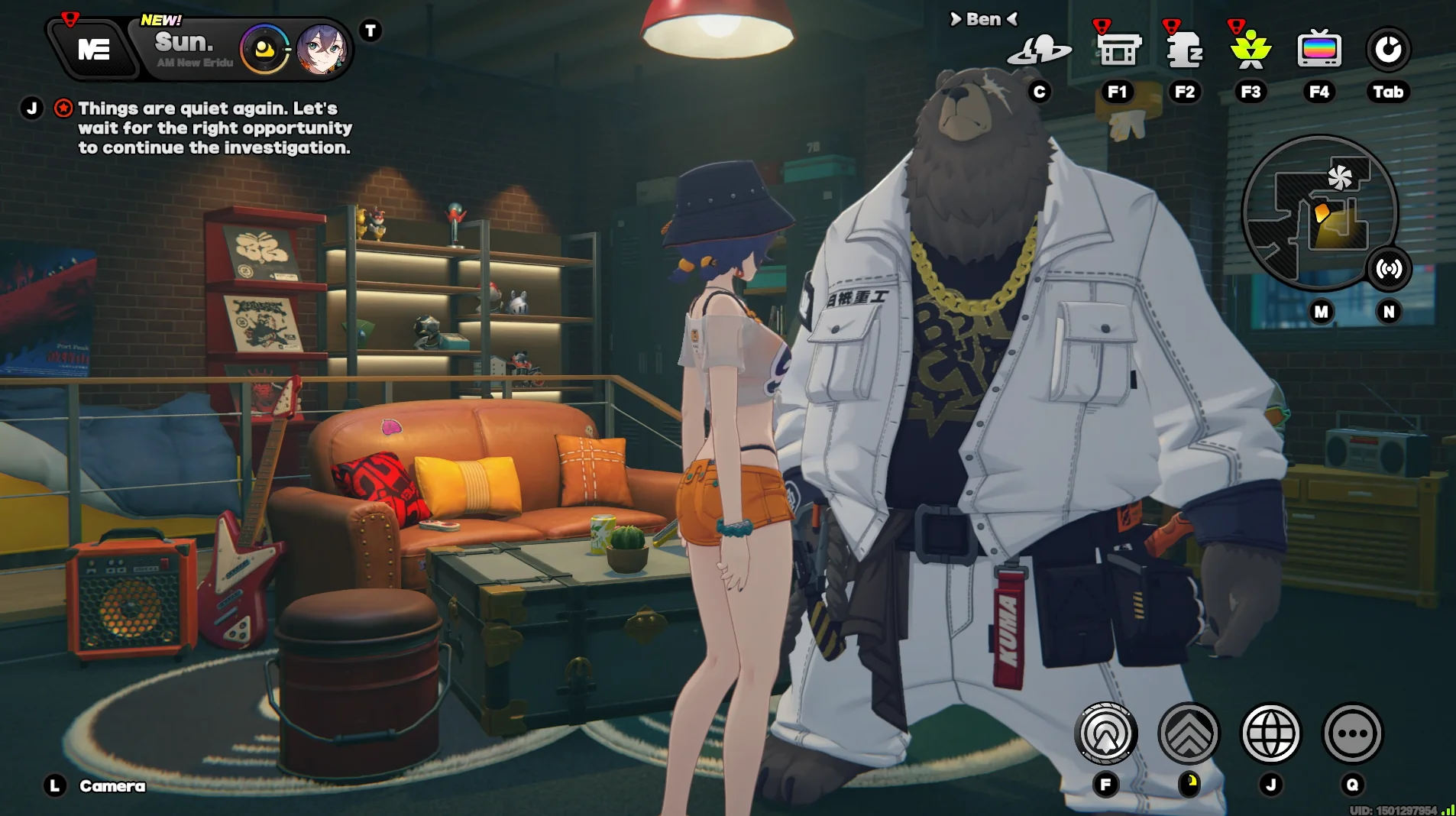Select the Ben interaction target label
1456x816 pixels.
983,19
